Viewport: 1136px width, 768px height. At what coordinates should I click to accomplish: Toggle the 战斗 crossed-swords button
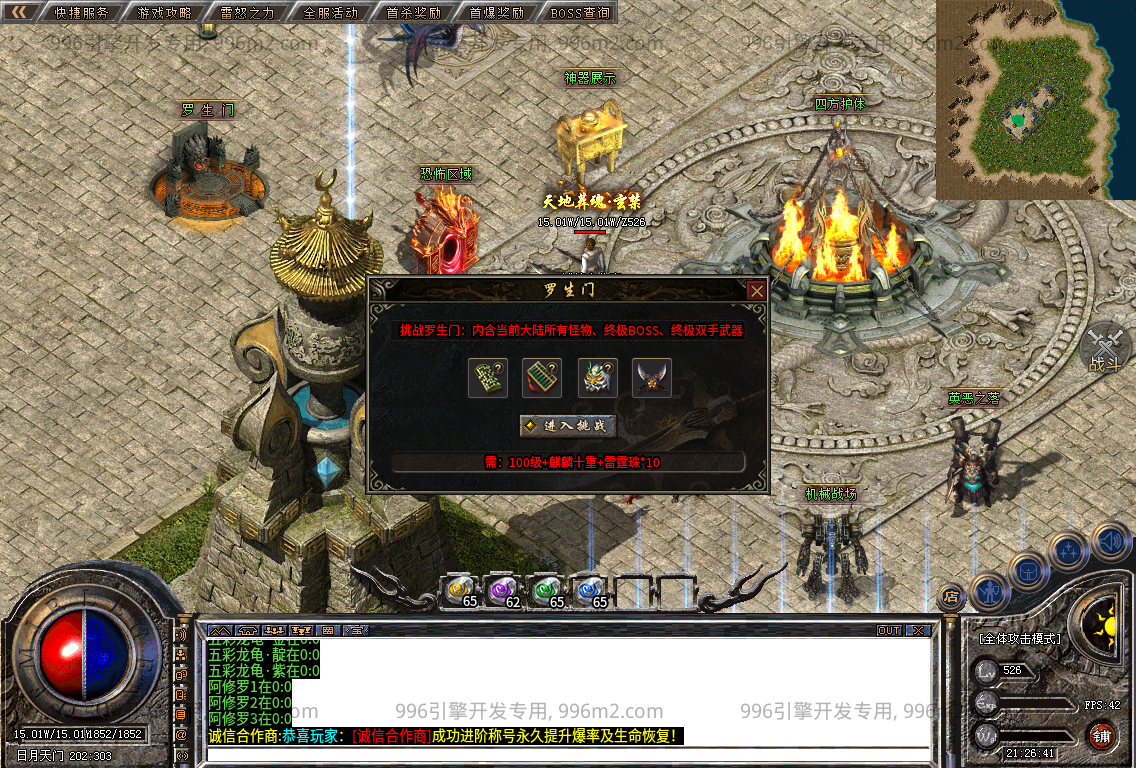pos(1105,348)
